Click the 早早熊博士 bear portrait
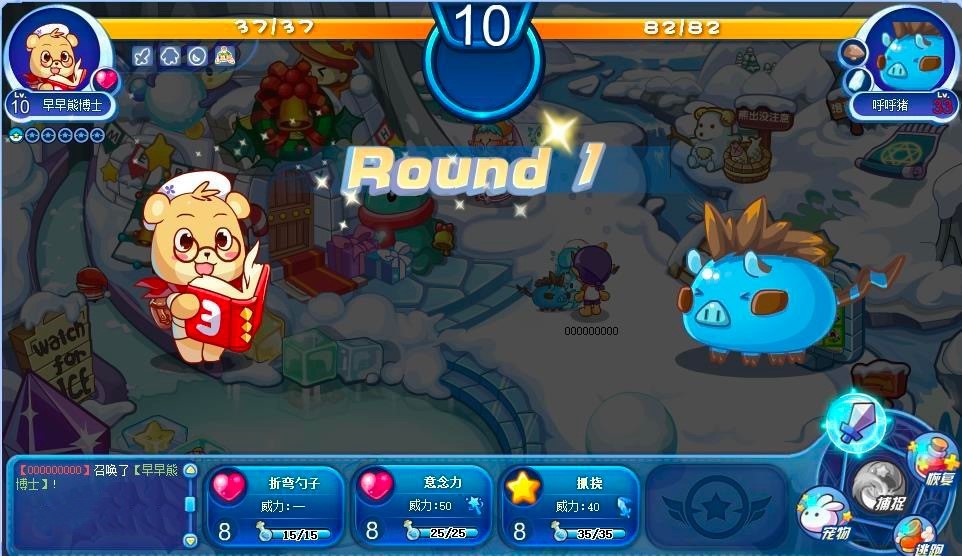This screenshot has width=962, height=556. tap(54, 54)
